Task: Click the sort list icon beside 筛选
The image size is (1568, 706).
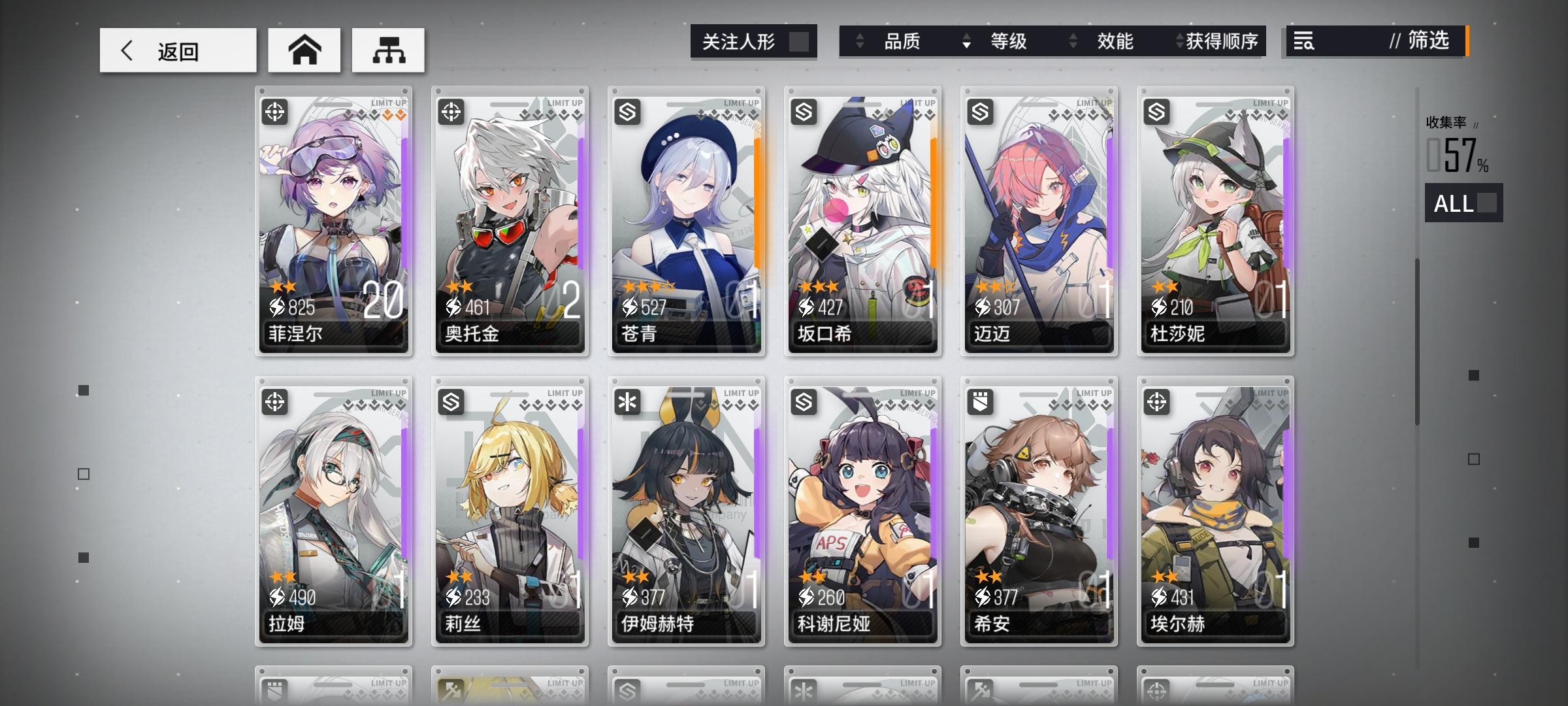Action: pos(1303,41)
